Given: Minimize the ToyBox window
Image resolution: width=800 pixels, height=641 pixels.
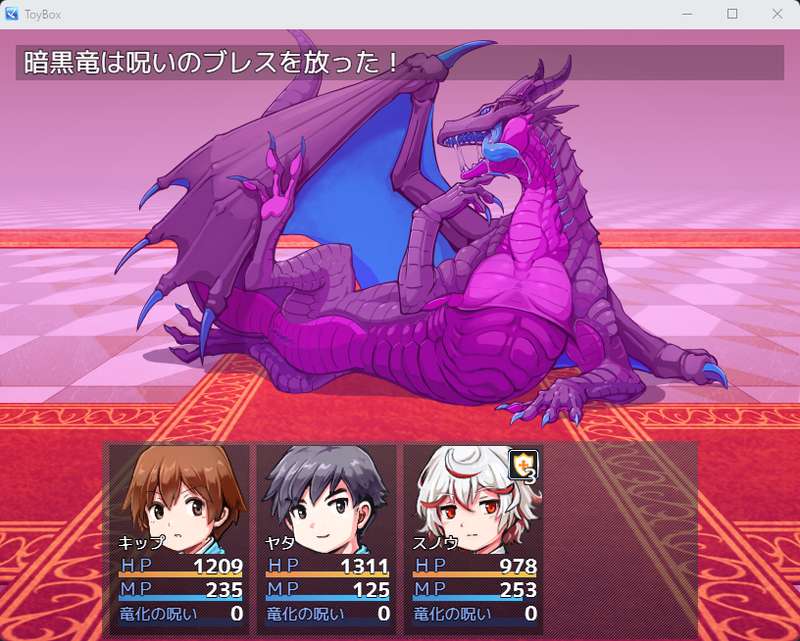Looking at the screenshot, I should [x=687, y=14].
